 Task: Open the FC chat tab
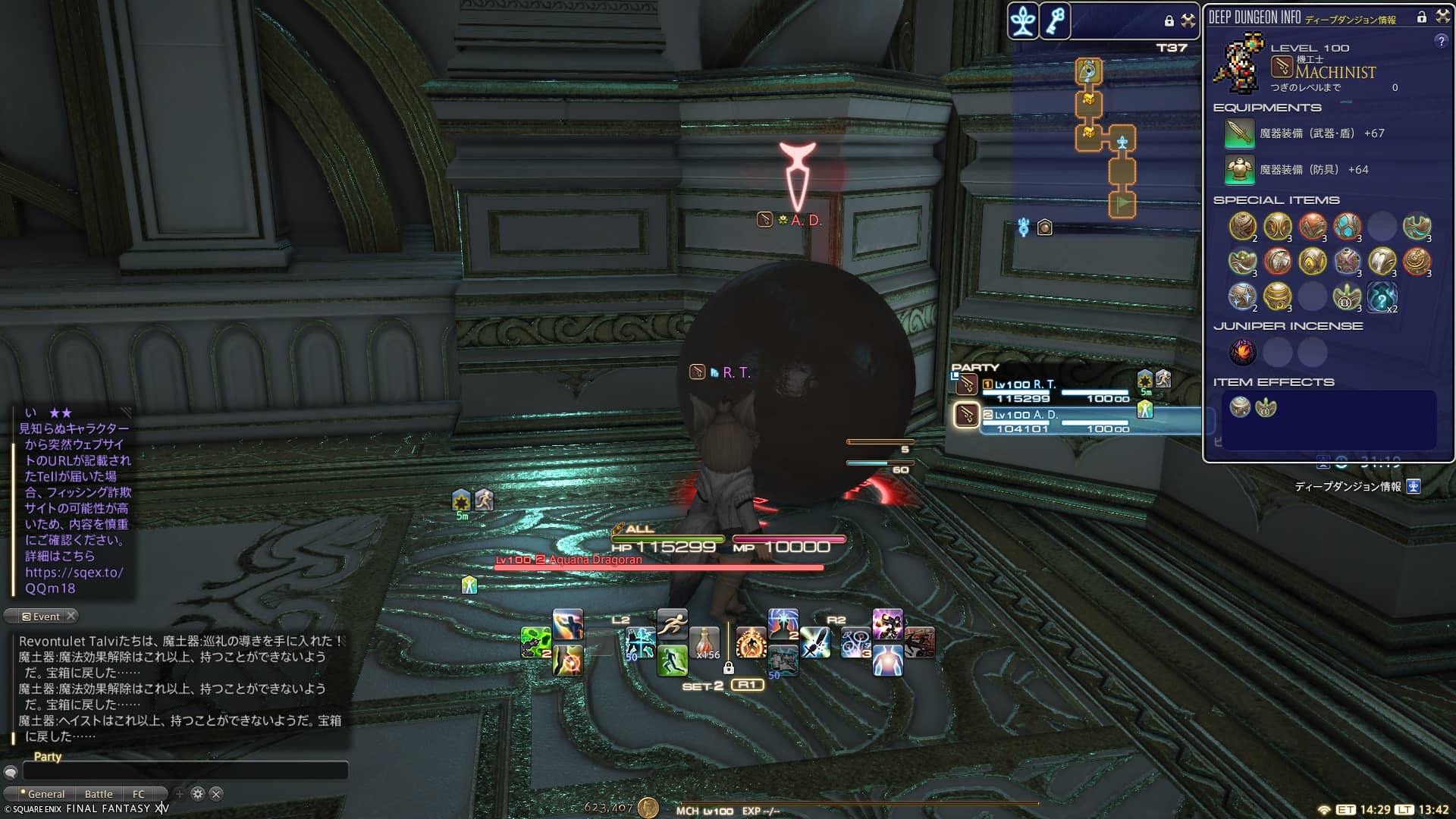tap(138, 794)
